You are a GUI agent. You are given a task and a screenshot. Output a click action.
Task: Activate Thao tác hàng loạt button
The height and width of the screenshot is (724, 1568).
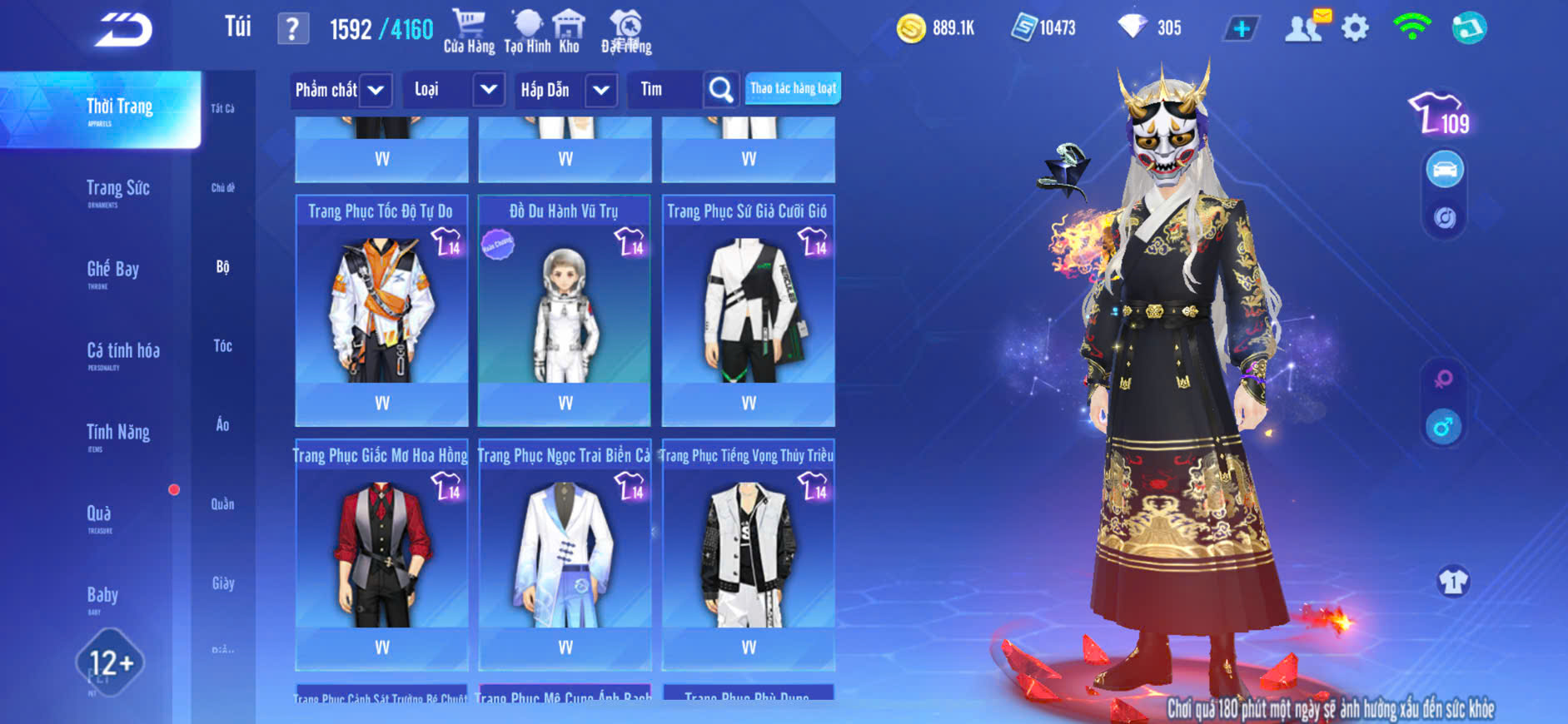click(x=793, y=88)
